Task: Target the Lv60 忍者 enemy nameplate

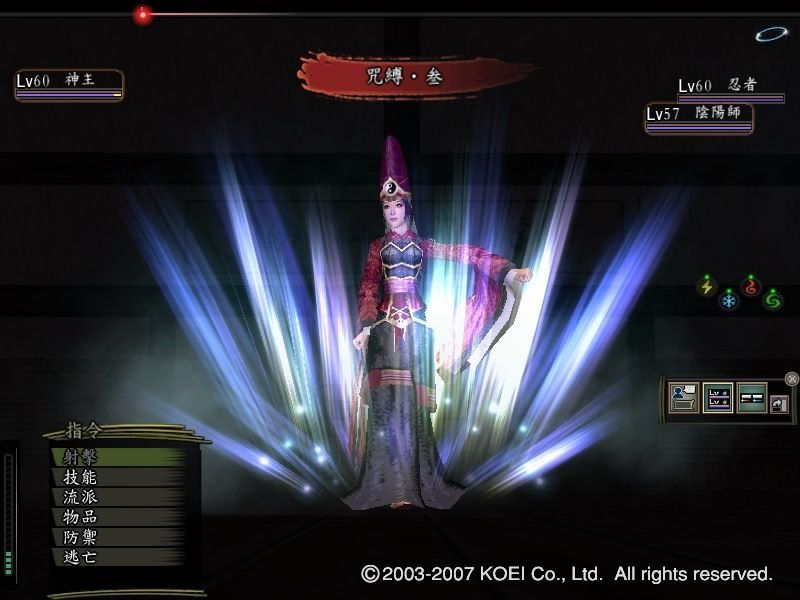Action: 730,88
